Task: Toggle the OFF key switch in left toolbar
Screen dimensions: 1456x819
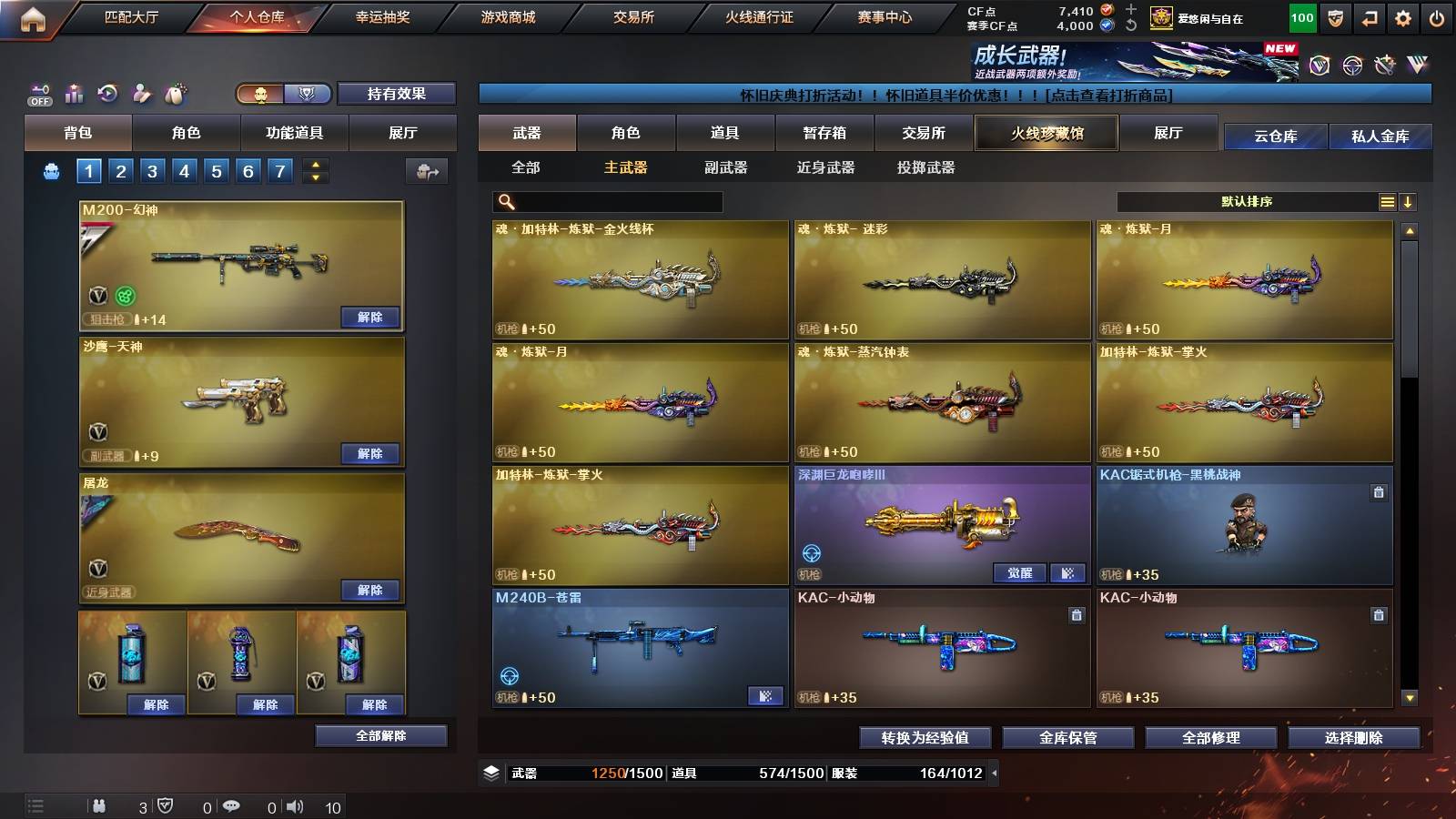Action: point(38,91)
